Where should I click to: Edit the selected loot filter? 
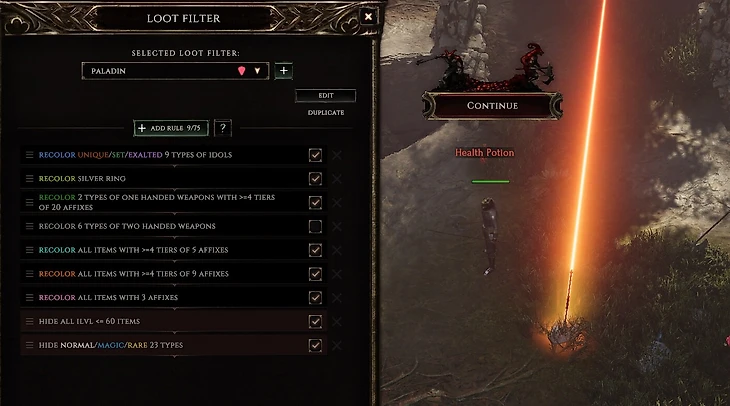[325, 96]
